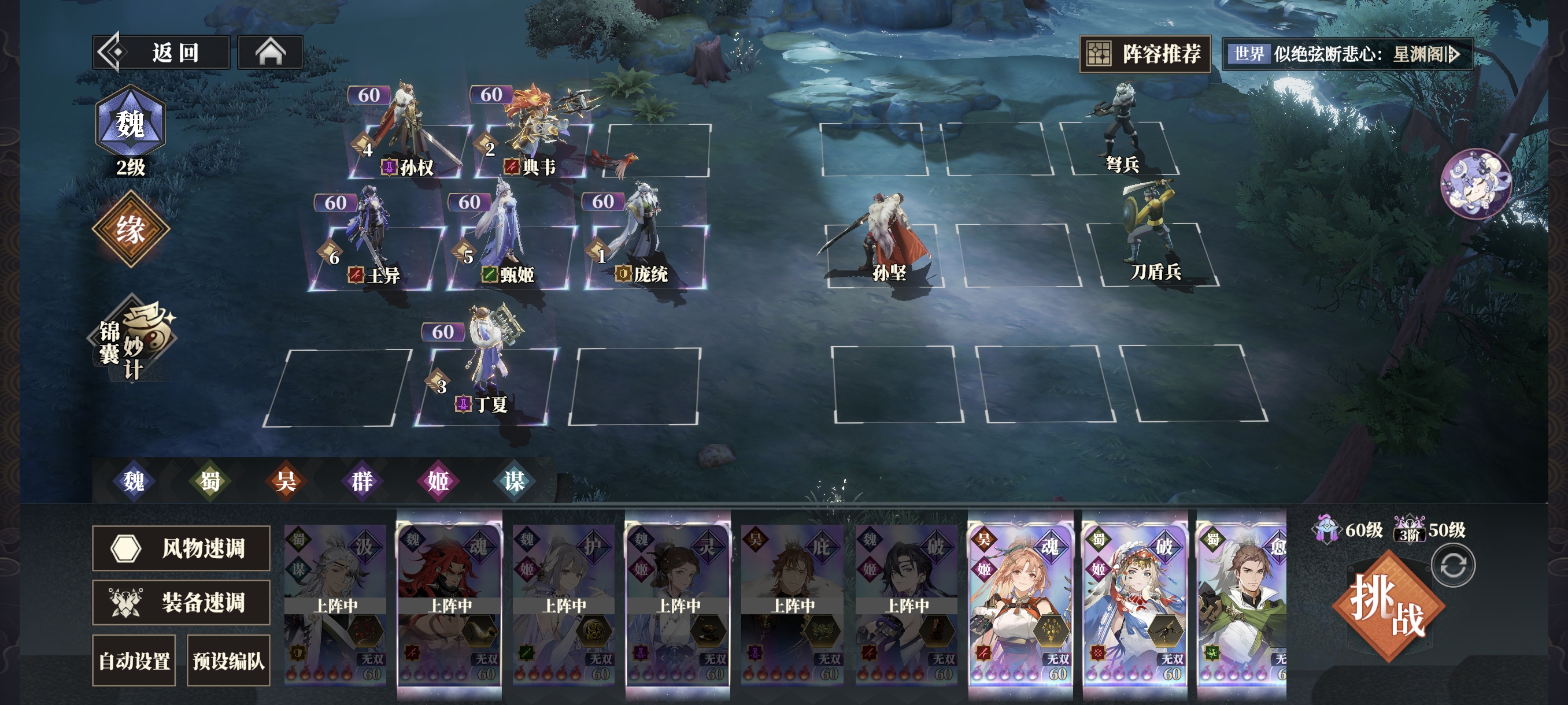Open the 世界 chat message bar
The image size is (1568, 705).
tap(1347, 54)
